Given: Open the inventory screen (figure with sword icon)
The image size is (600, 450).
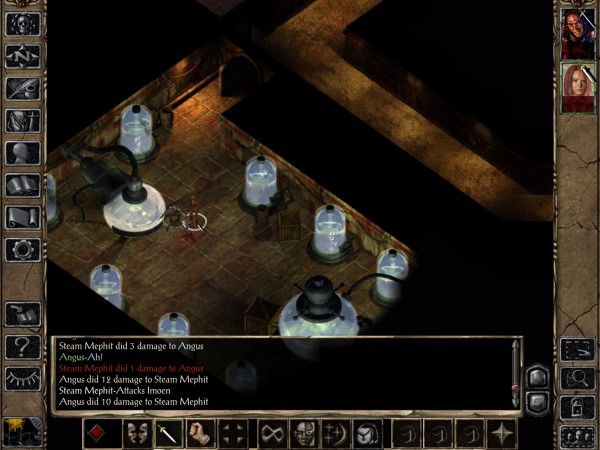Looking at the screenshot, I should (x=23, y=121).
